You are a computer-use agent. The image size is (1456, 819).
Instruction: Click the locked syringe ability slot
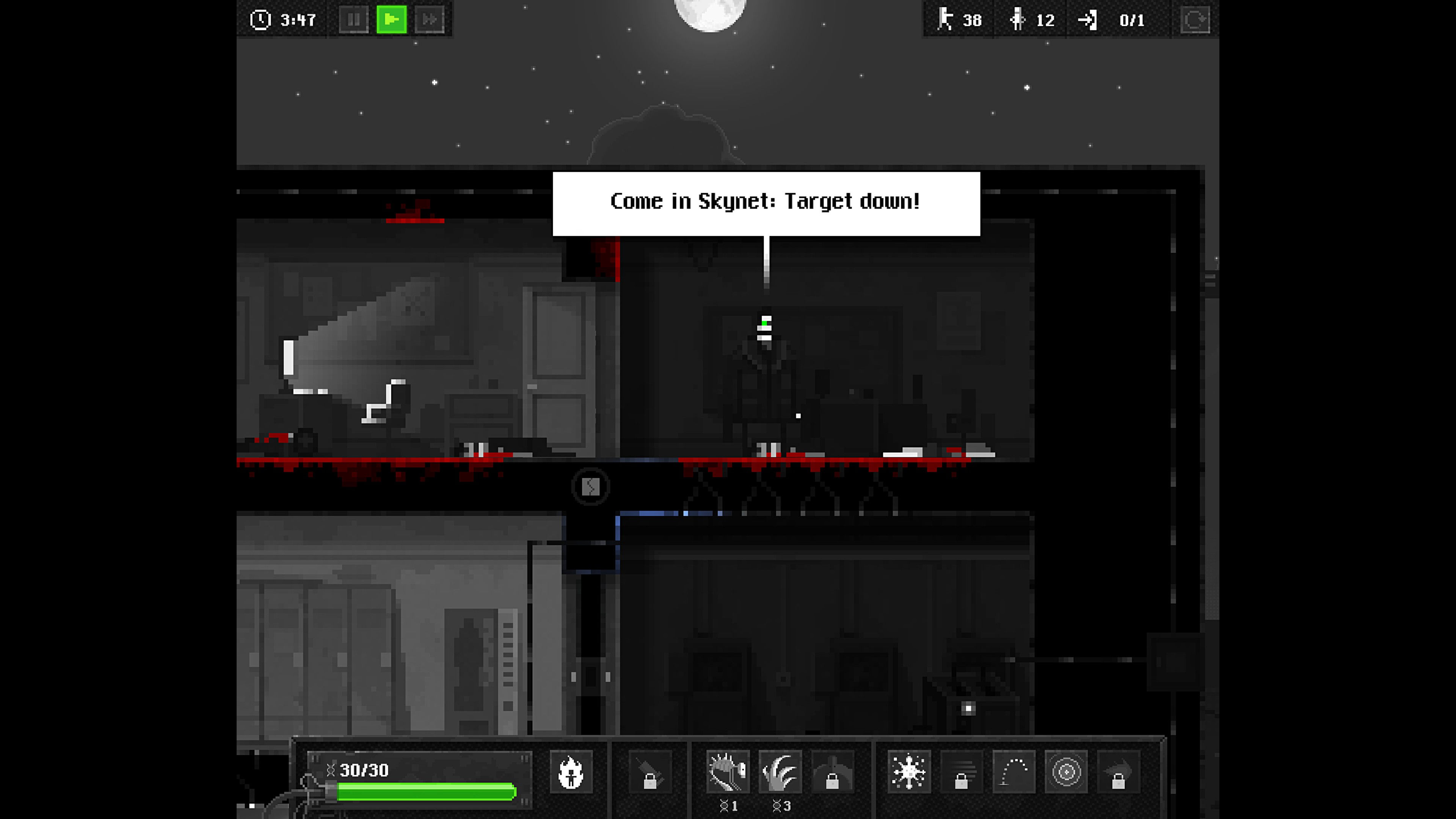(x=649, y=773)
